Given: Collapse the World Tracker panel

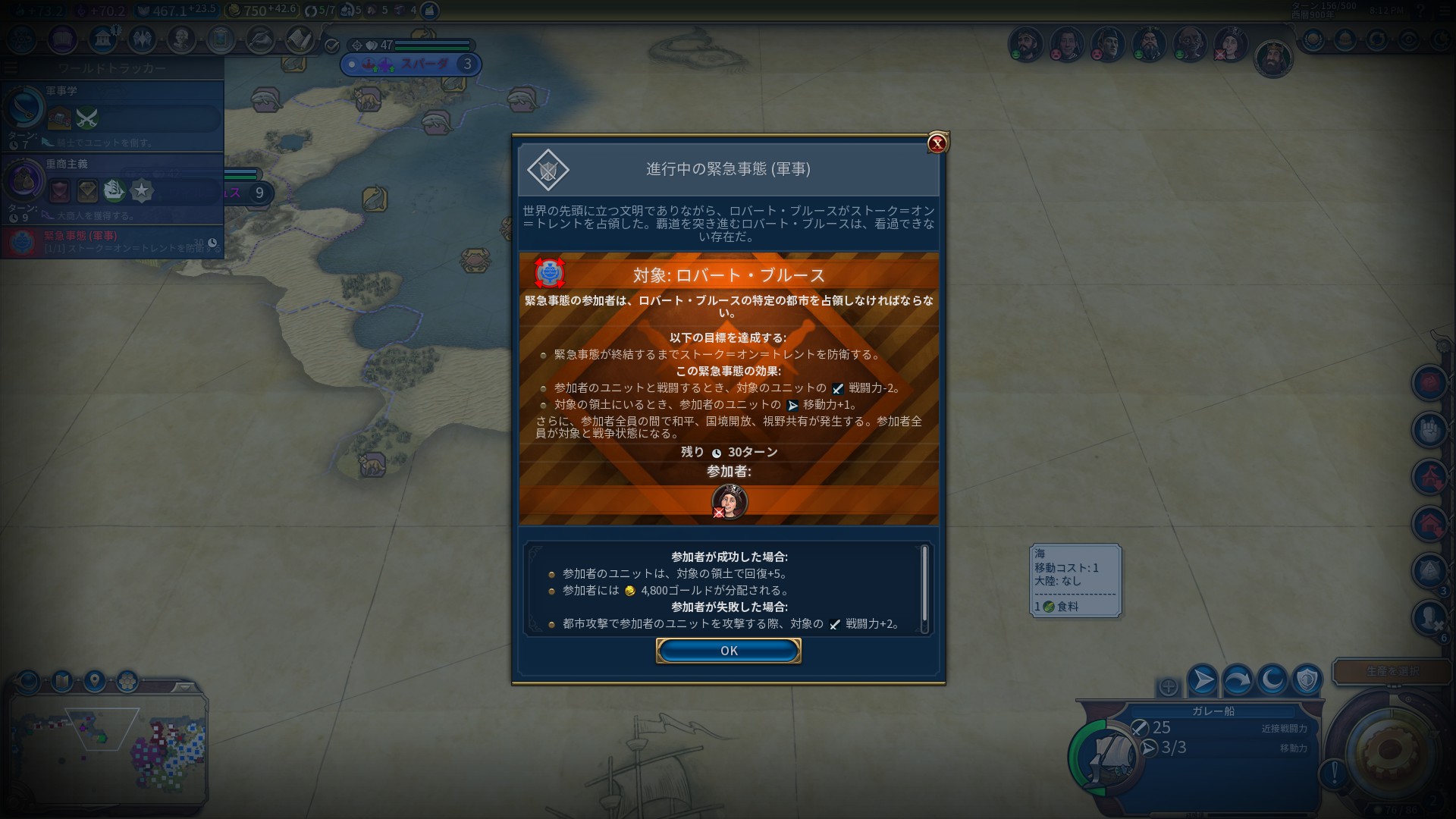Looking at the screenshot, I should click(x=11, y=67).
